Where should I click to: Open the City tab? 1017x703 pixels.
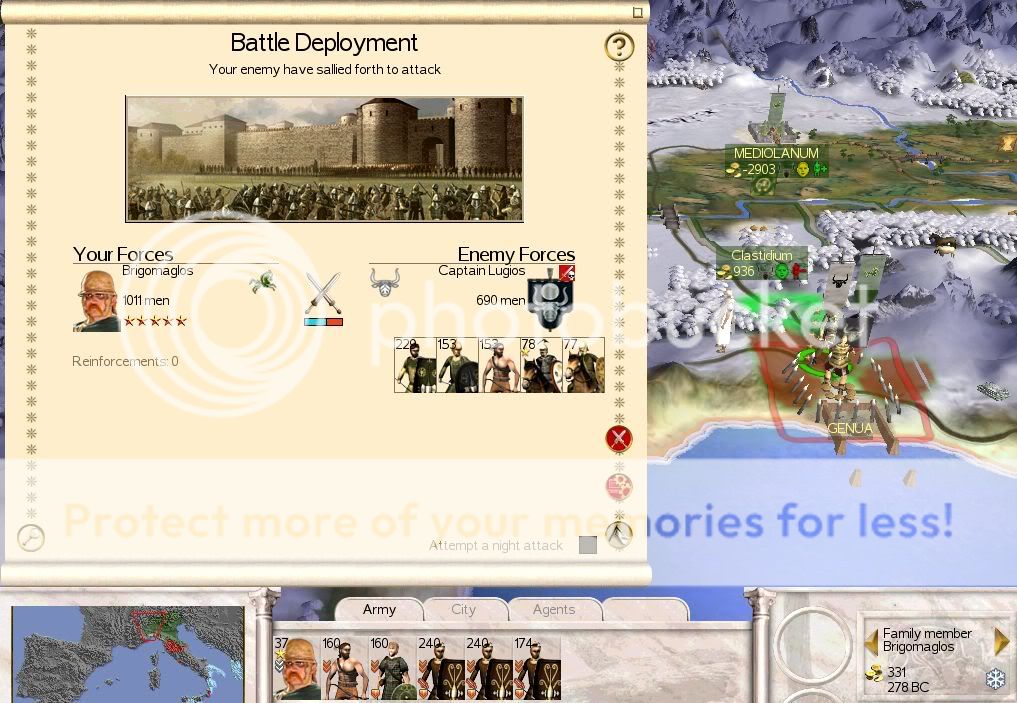click(463, 609)
